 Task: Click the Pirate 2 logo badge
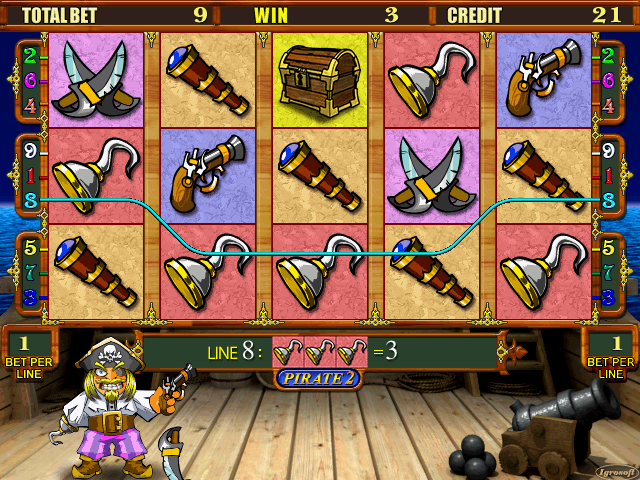point(319,380)
